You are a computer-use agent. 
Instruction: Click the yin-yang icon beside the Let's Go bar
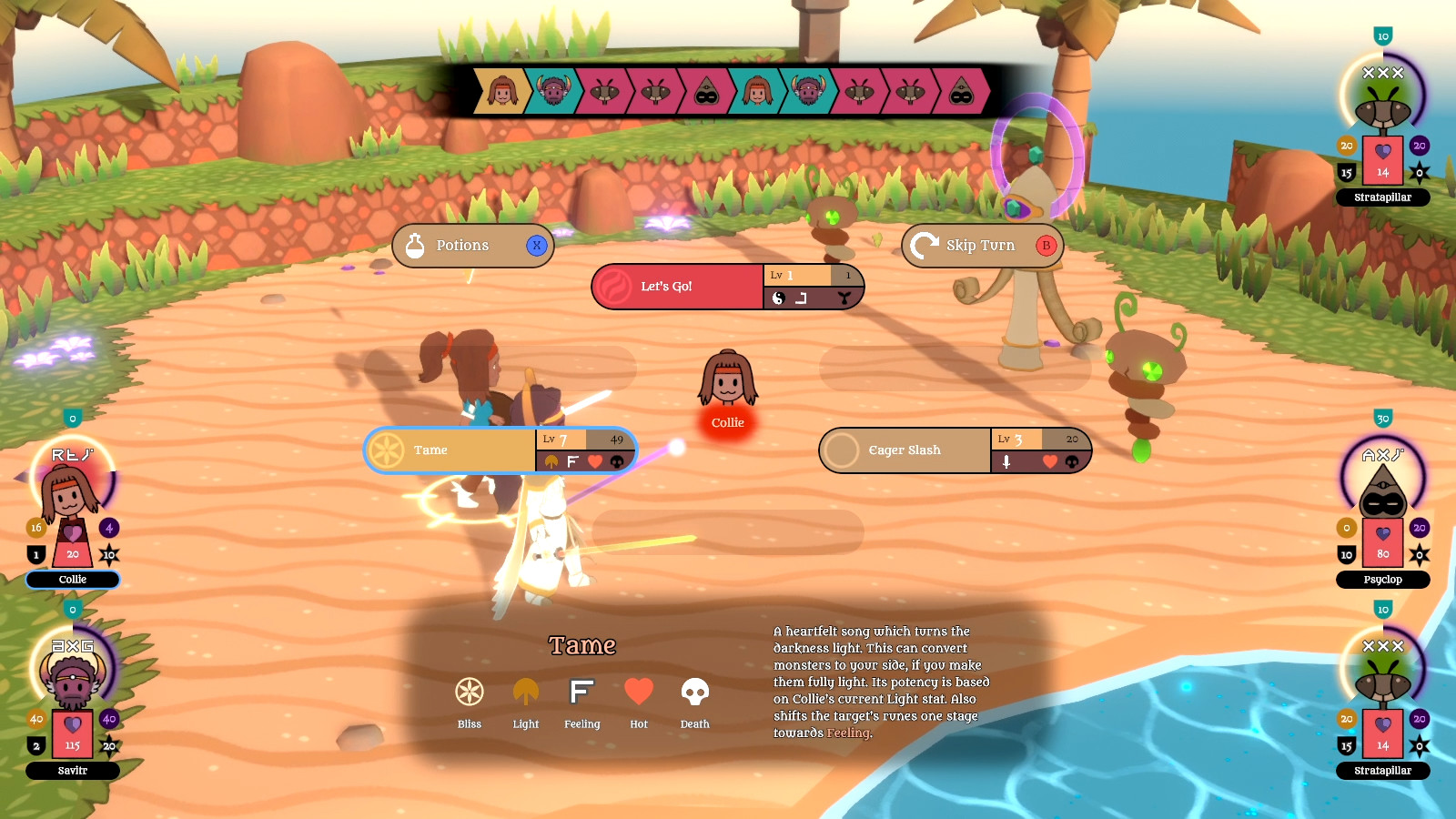tap(780, 300)
